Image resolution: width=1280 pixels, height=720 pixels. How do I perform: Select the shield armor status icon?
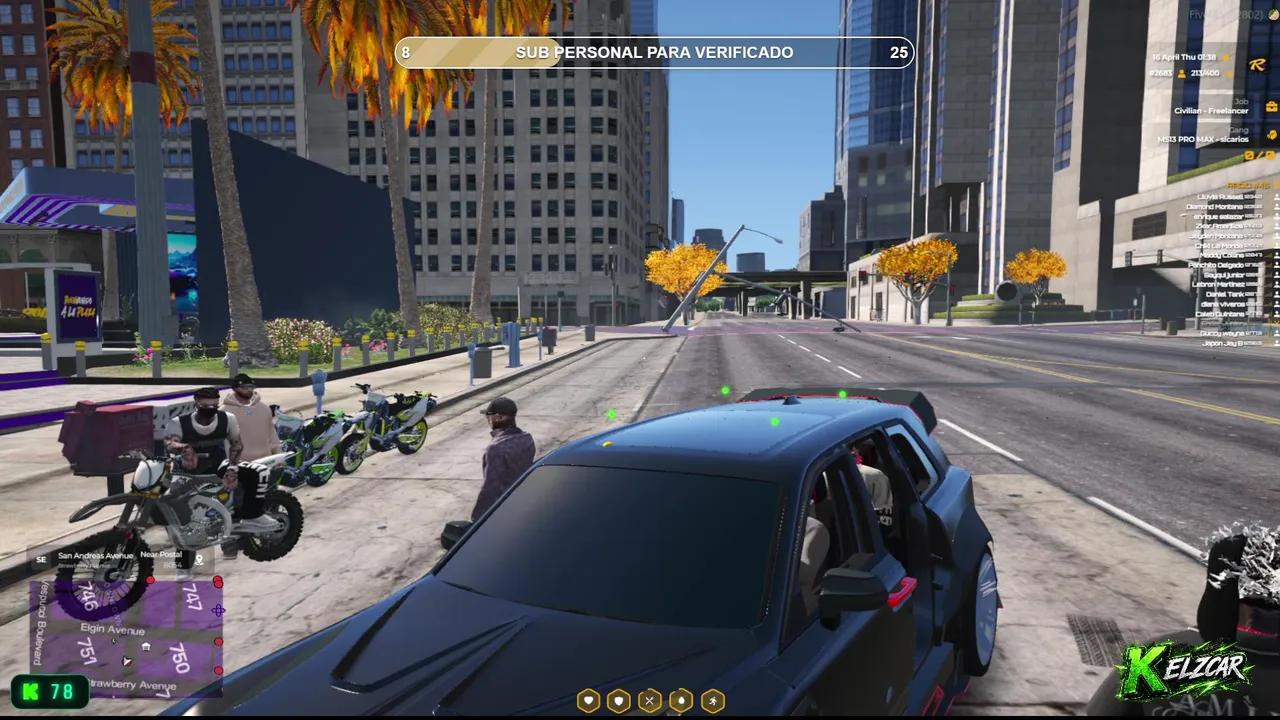(619, 701)
